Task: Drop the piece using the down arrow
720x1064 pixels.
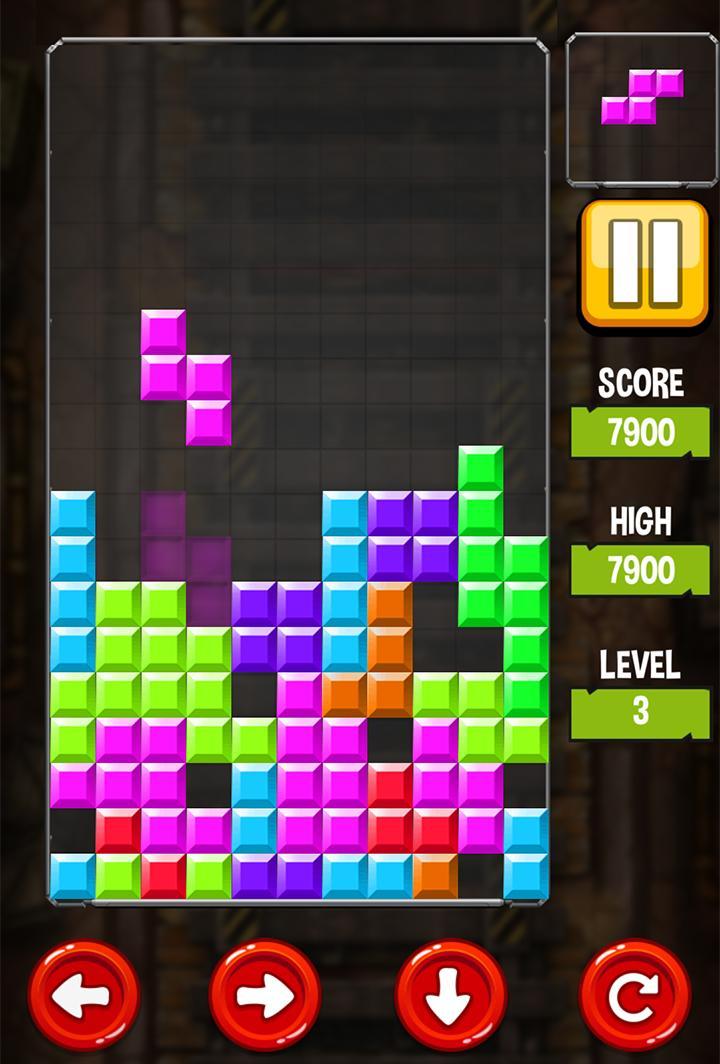Action: click(x=451, y=996)
